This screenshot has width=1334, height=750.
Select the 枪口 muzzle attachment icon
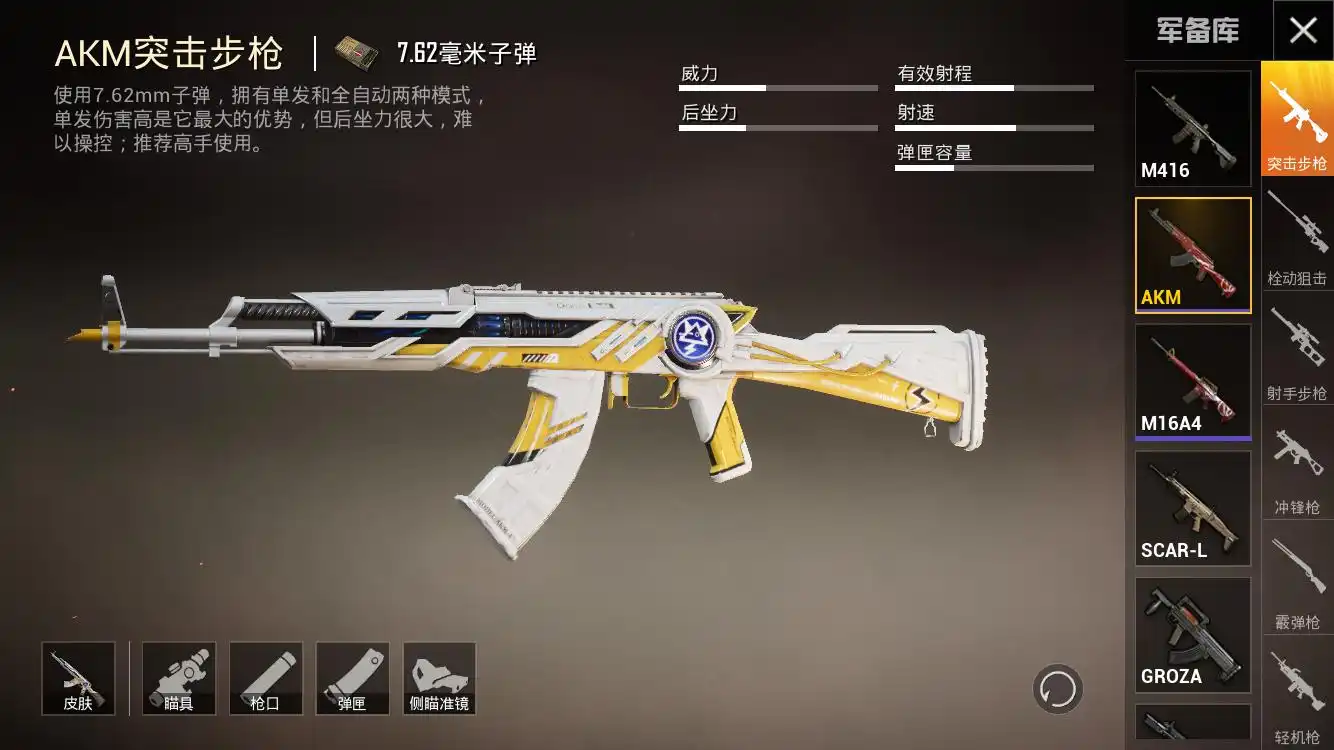click(x=265, y=678)
